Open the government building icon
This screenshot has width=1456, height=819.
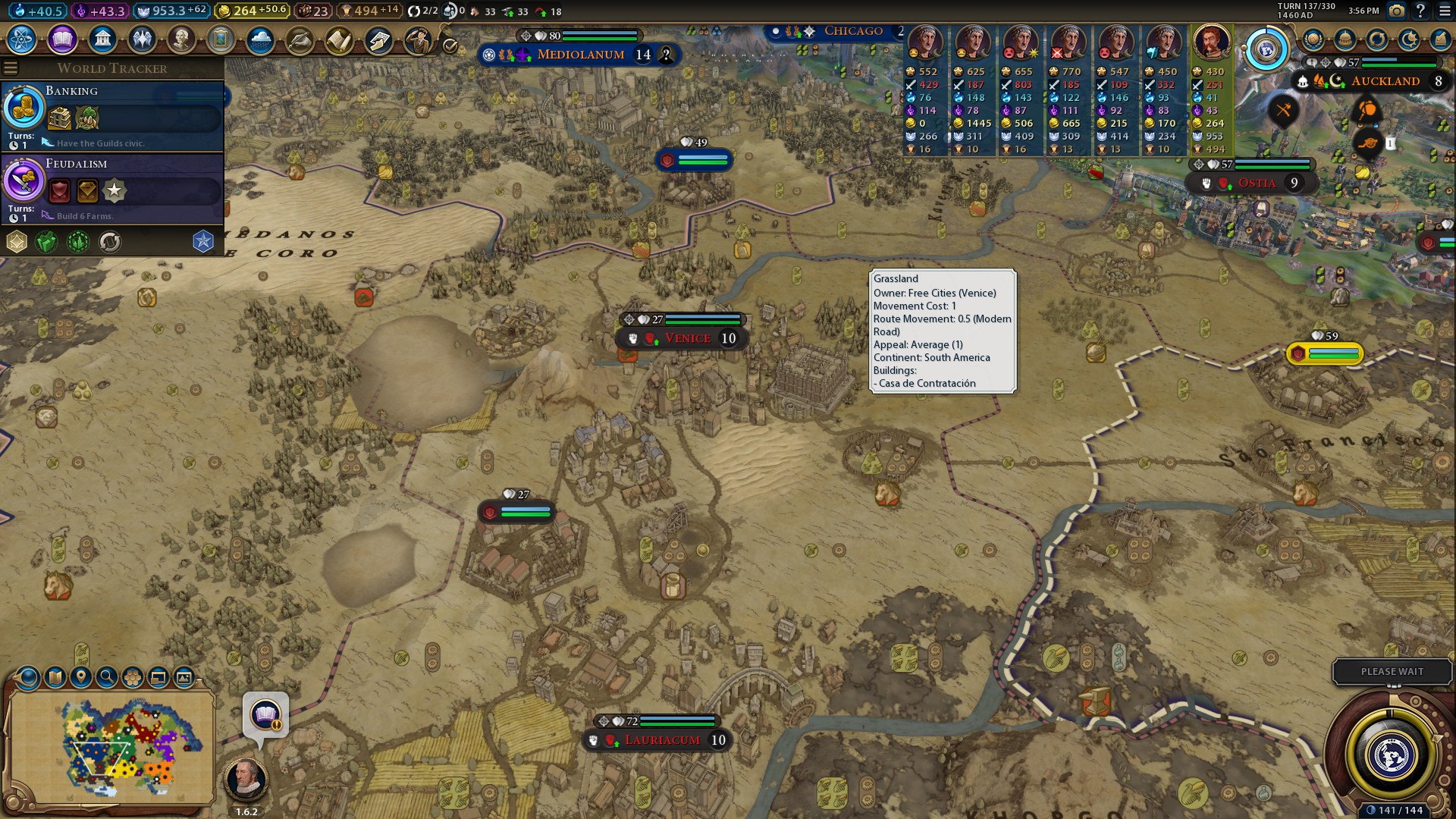pyautogui.click(x=102, y=39)
